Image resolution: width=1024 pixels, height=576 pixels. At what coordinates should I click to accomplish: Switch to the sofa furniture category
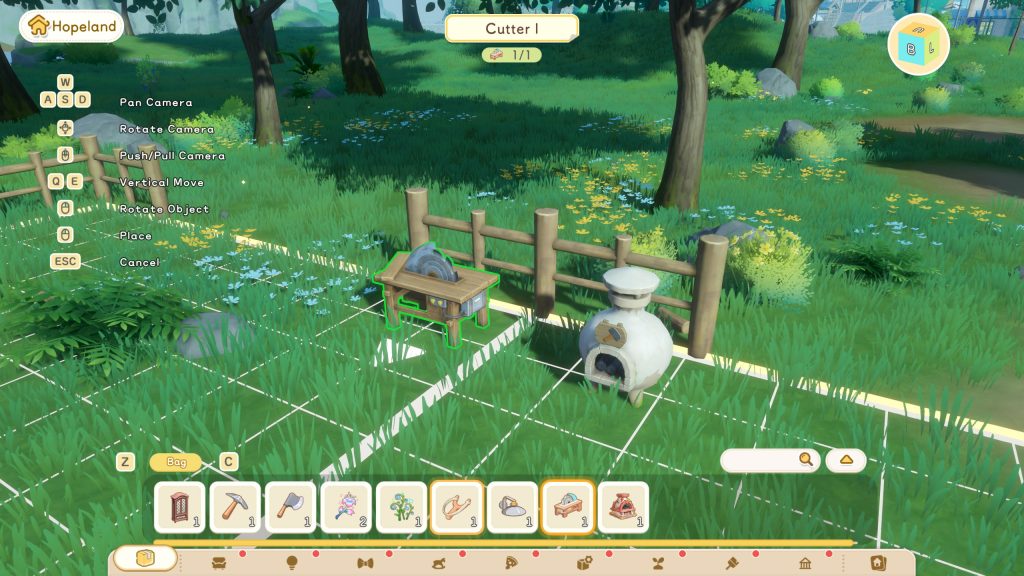[x=219, y=563]
